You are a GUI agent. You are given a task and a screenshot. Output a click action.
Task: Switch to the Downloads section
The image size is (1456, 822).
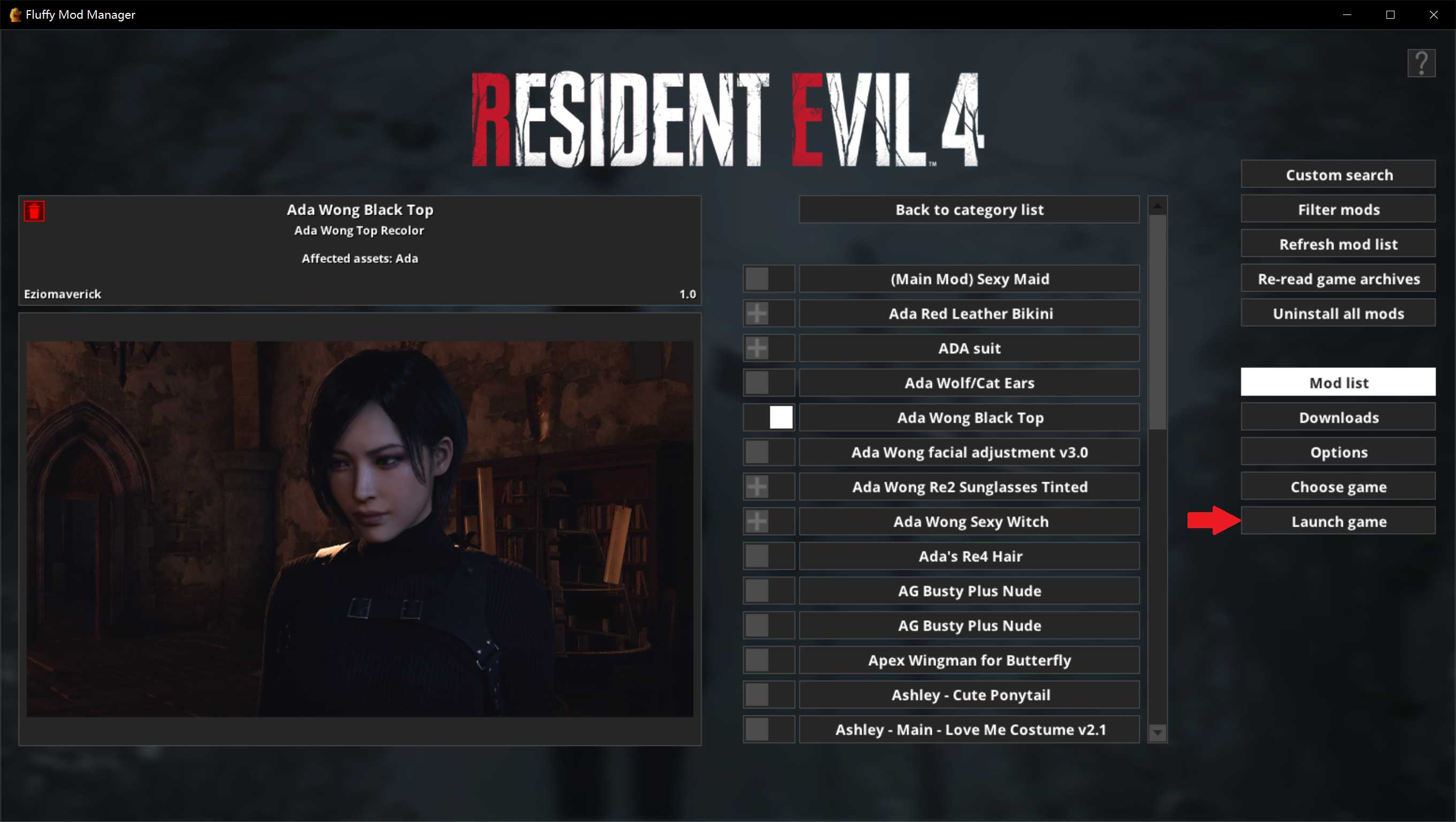pyautogui.click(x=1338, y=417)
